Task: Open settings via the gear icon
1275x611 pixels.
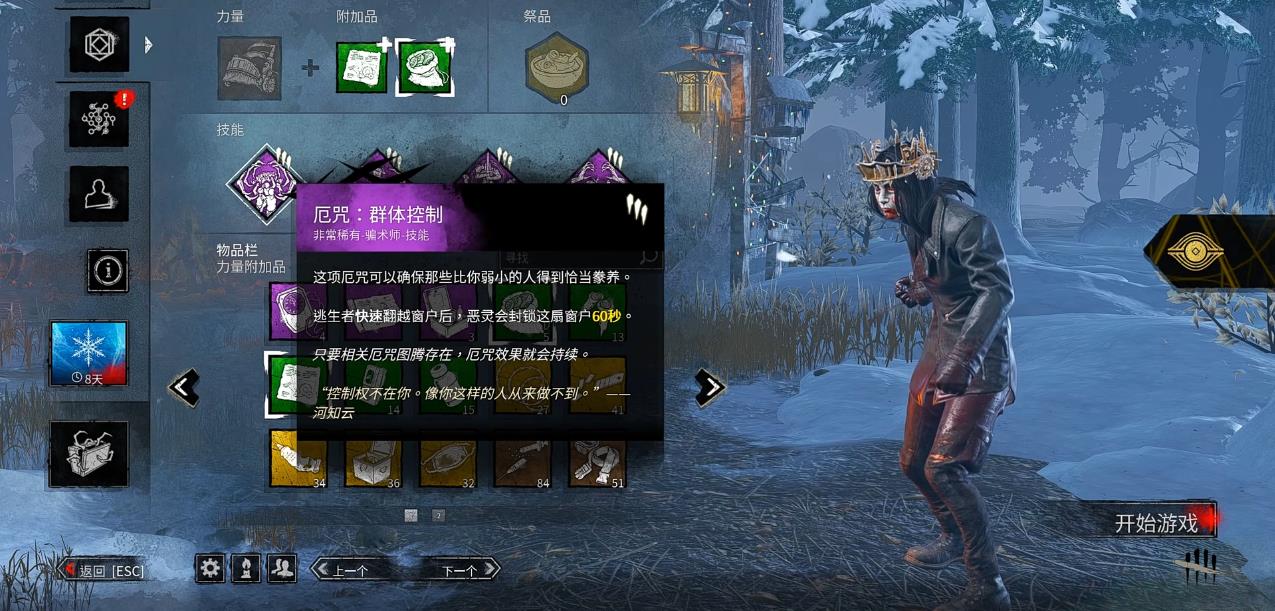Action: [210, 569]
